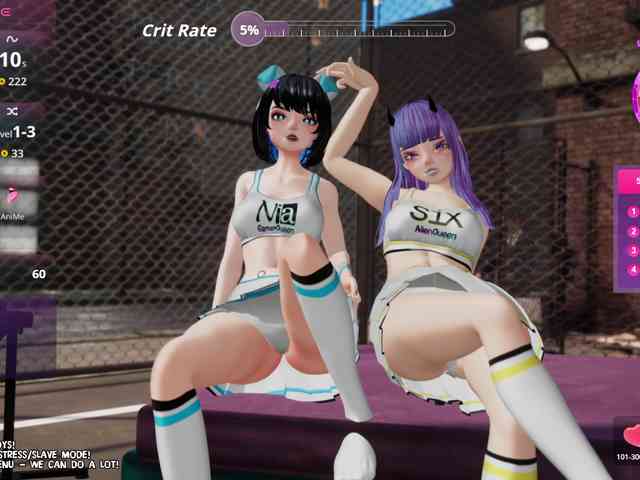Click the wave icon above the 10s timer

(12, 38)
